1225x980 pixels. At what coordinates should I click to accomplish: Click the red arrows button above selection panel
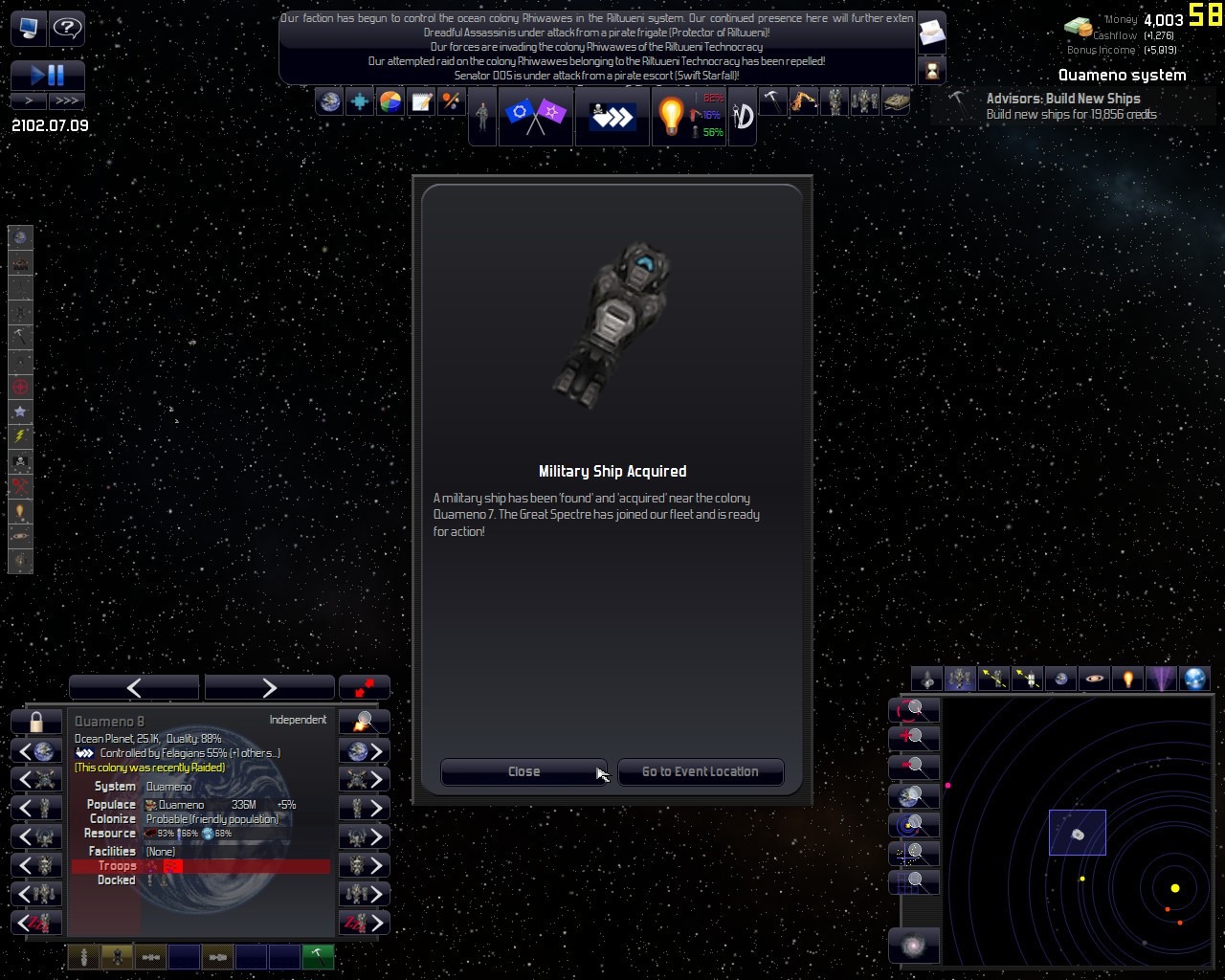click(365, 687)
